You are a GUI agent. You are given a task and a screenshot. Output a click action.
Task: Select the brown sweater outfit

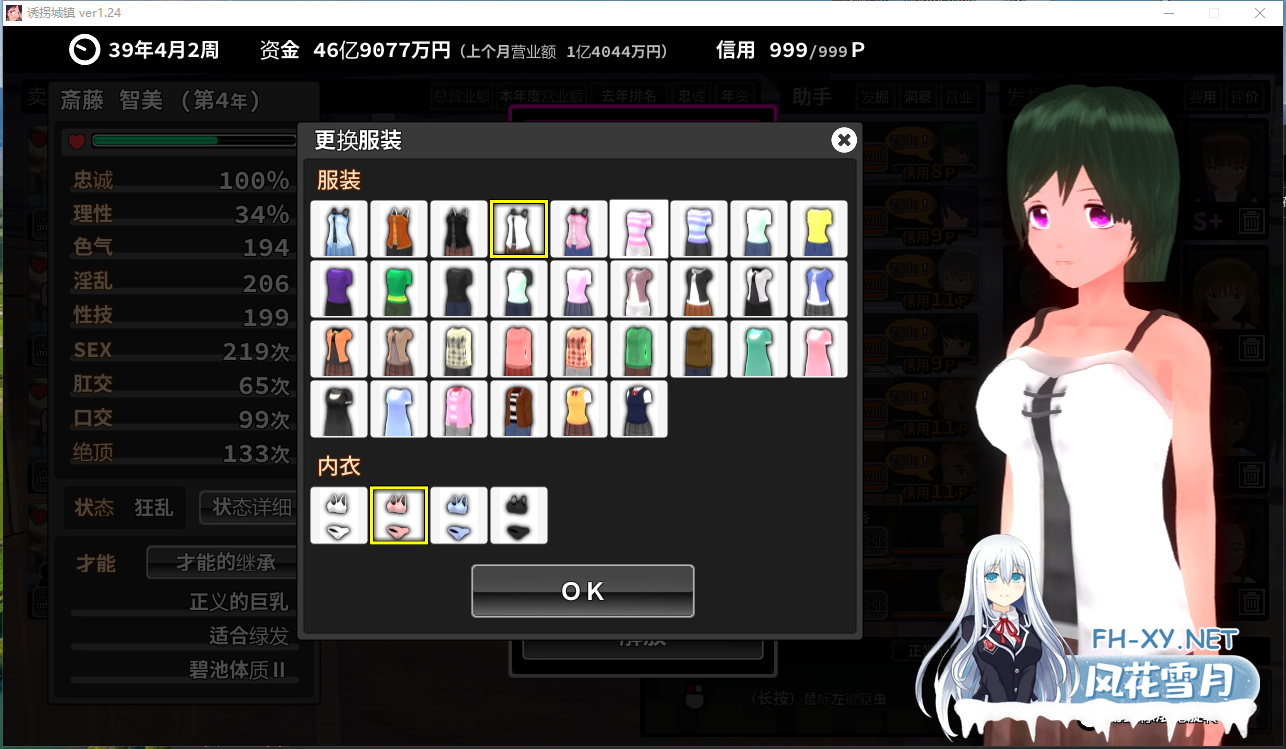coord(699,349)
